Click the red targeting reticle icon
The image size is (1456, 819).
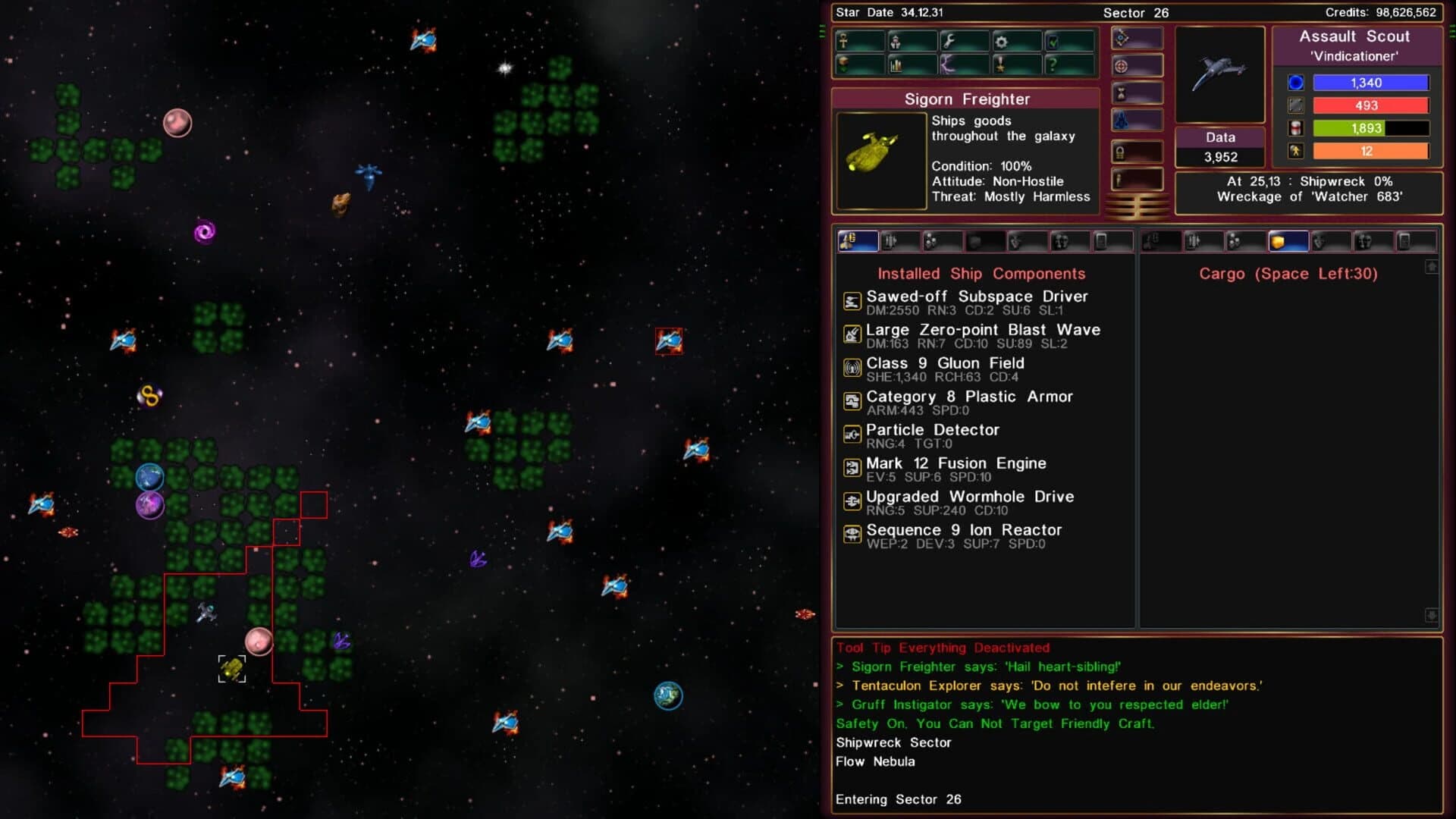pos(1121,65)
